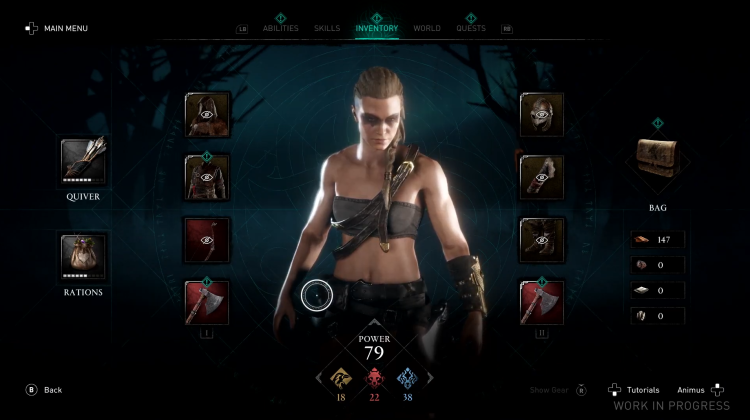Choose the bracers gear slot
750x420 pixels.
tap(542, 177)
